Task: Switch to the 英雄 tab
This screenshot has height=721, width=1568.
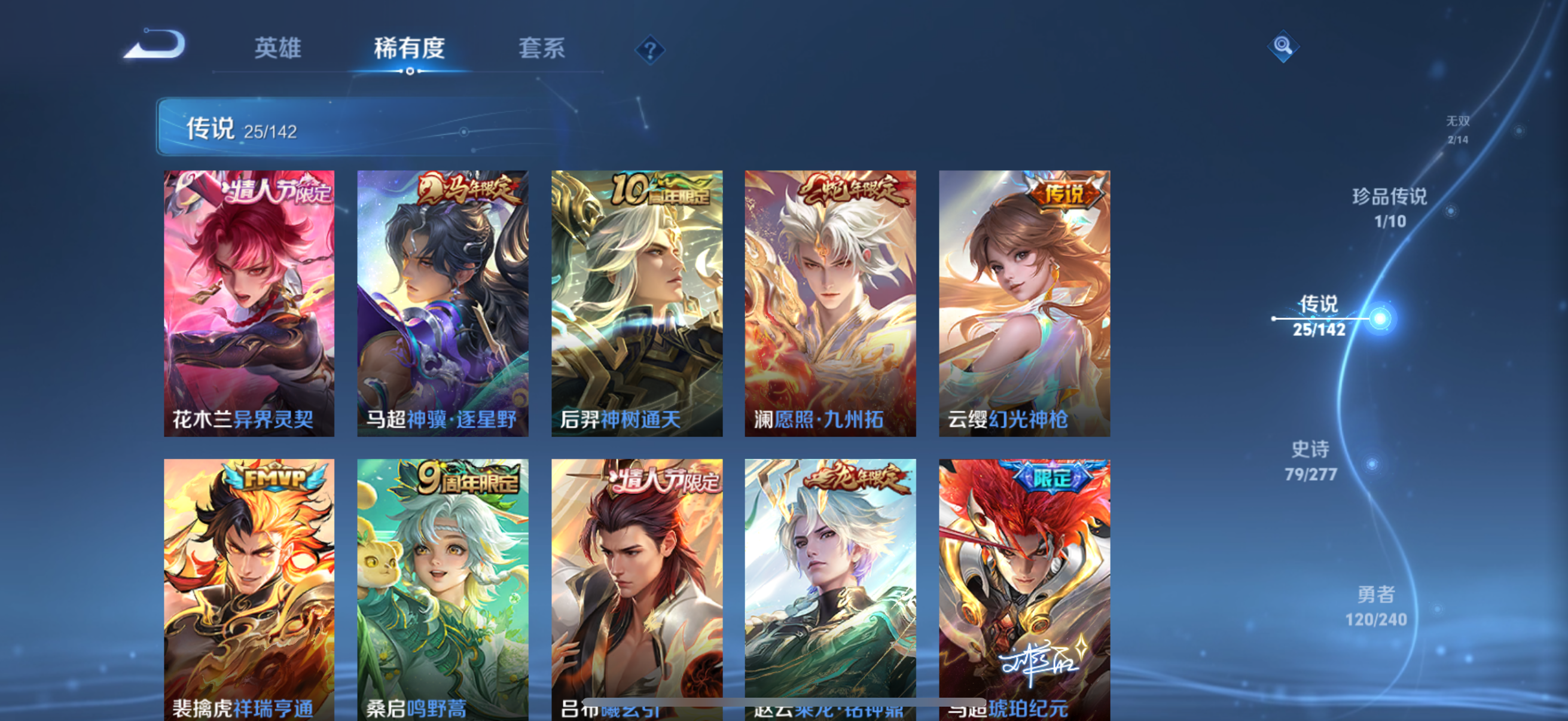Action: [278, 48]
